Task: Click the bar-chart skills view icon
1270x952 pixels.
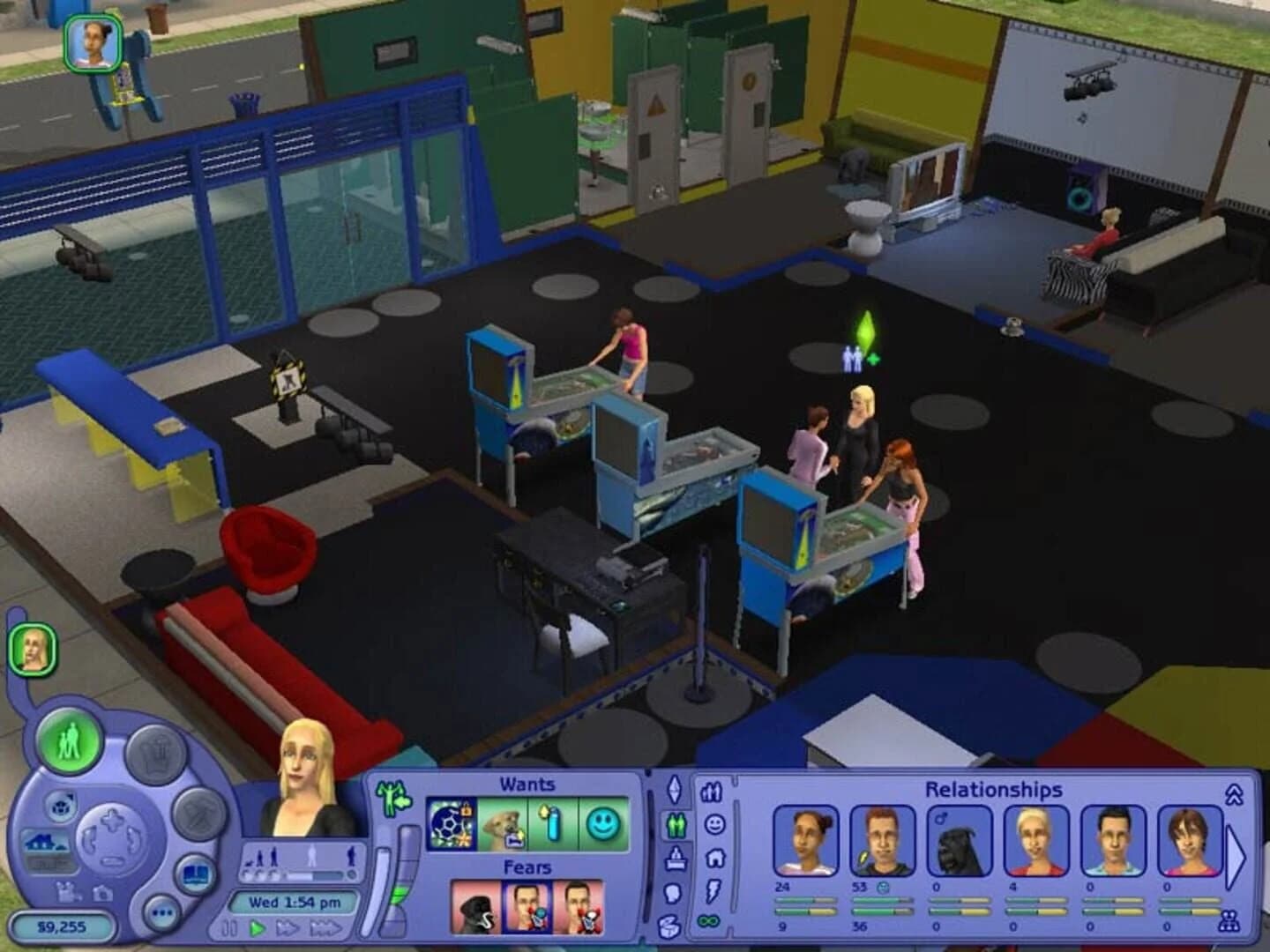Action: [711, 791]
